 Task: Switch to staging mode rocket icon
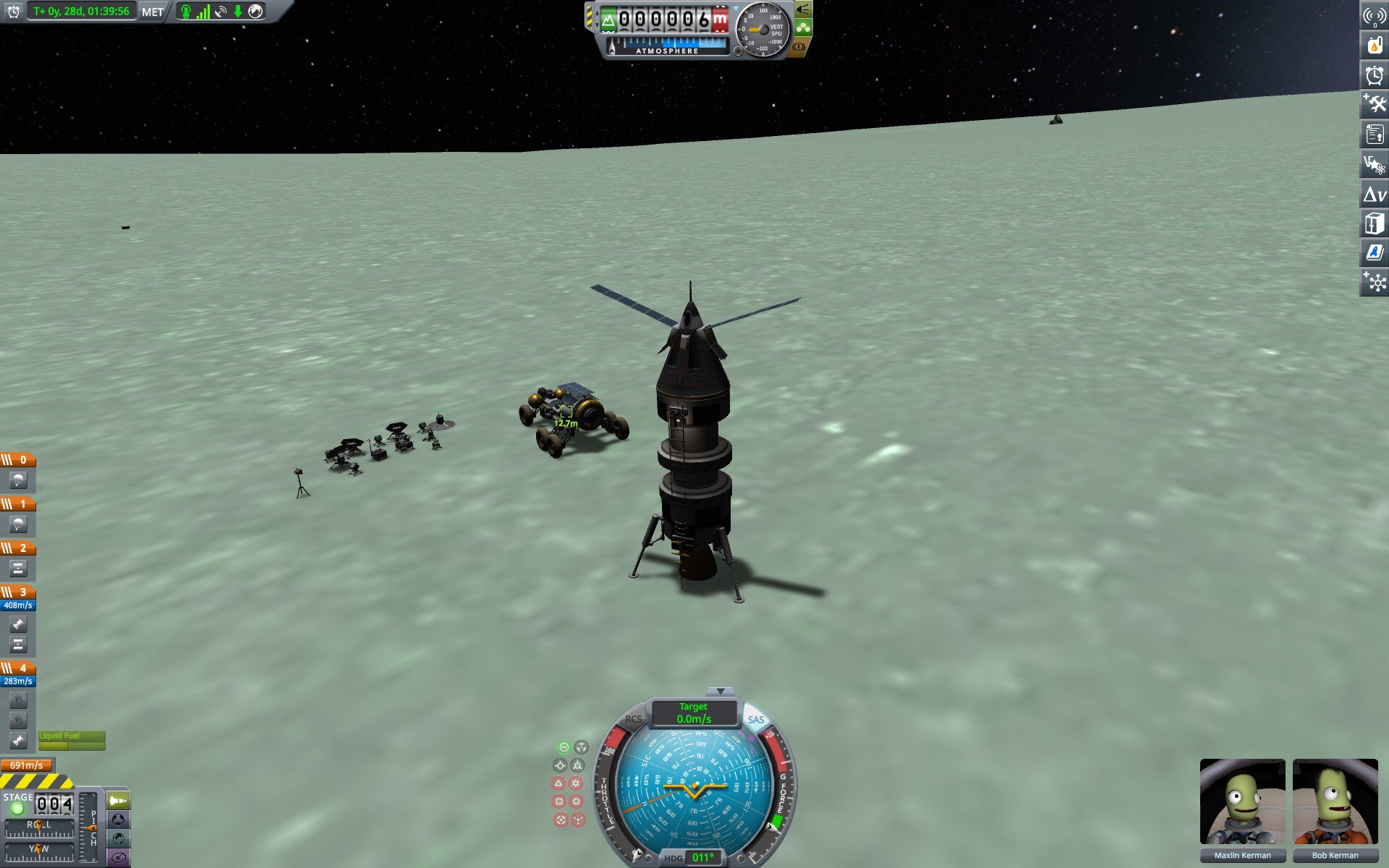coord(119,801)
